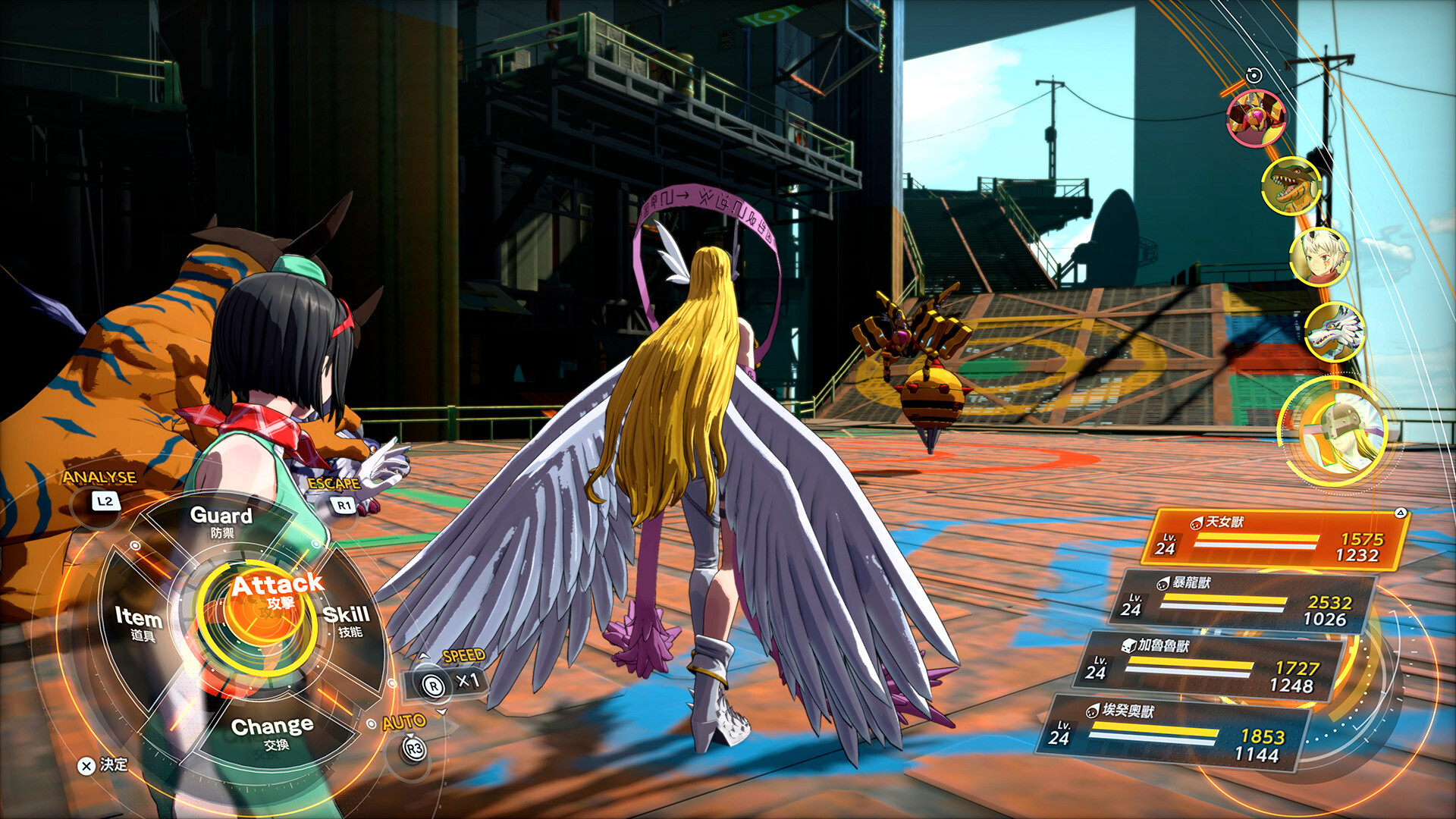Click the white wolf turn-order portrait
This screenshot has width=1456, height=819.
1335,331
